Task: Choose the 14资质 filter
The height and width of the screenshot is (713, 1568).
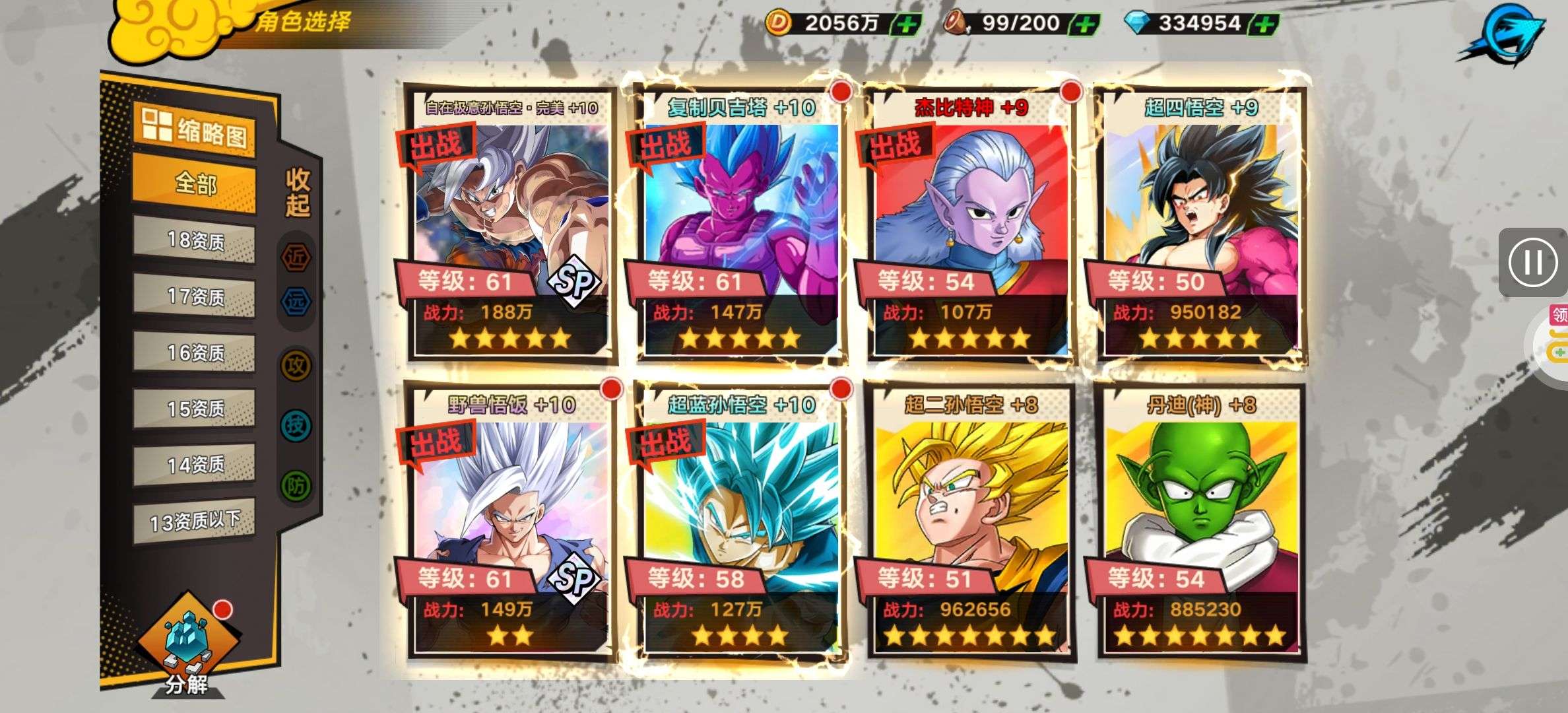Action: tap(195, 465)
